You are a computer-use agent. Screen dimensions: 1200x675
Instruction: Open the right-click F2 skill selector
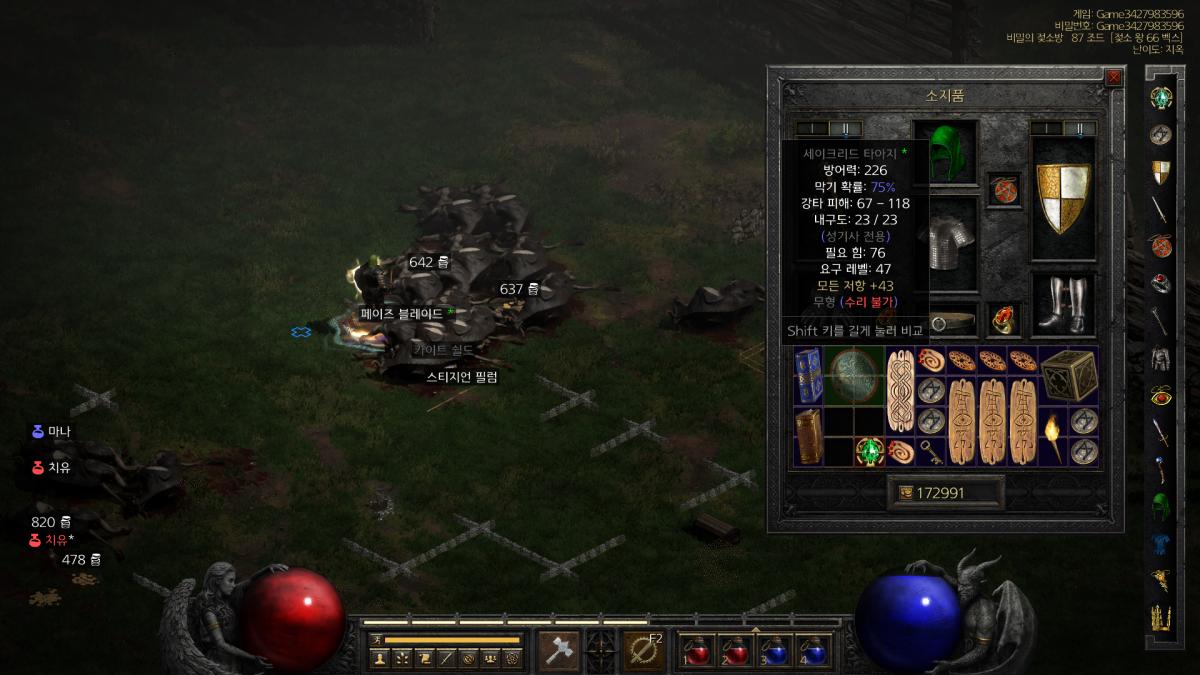(x=644, y=651)
